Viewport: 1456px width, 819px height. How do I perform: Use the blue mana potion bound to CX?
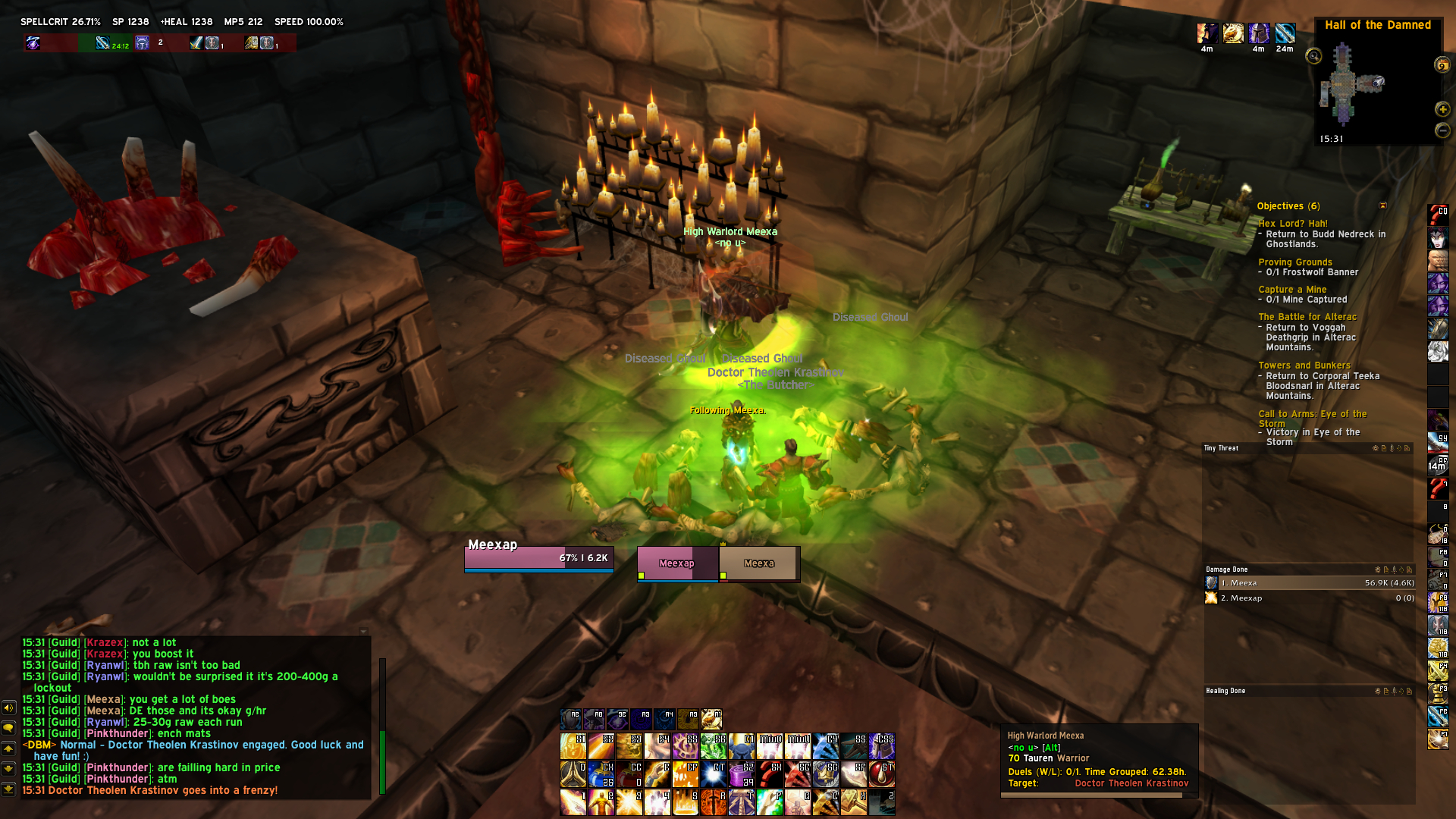click(x=601, y=775)
